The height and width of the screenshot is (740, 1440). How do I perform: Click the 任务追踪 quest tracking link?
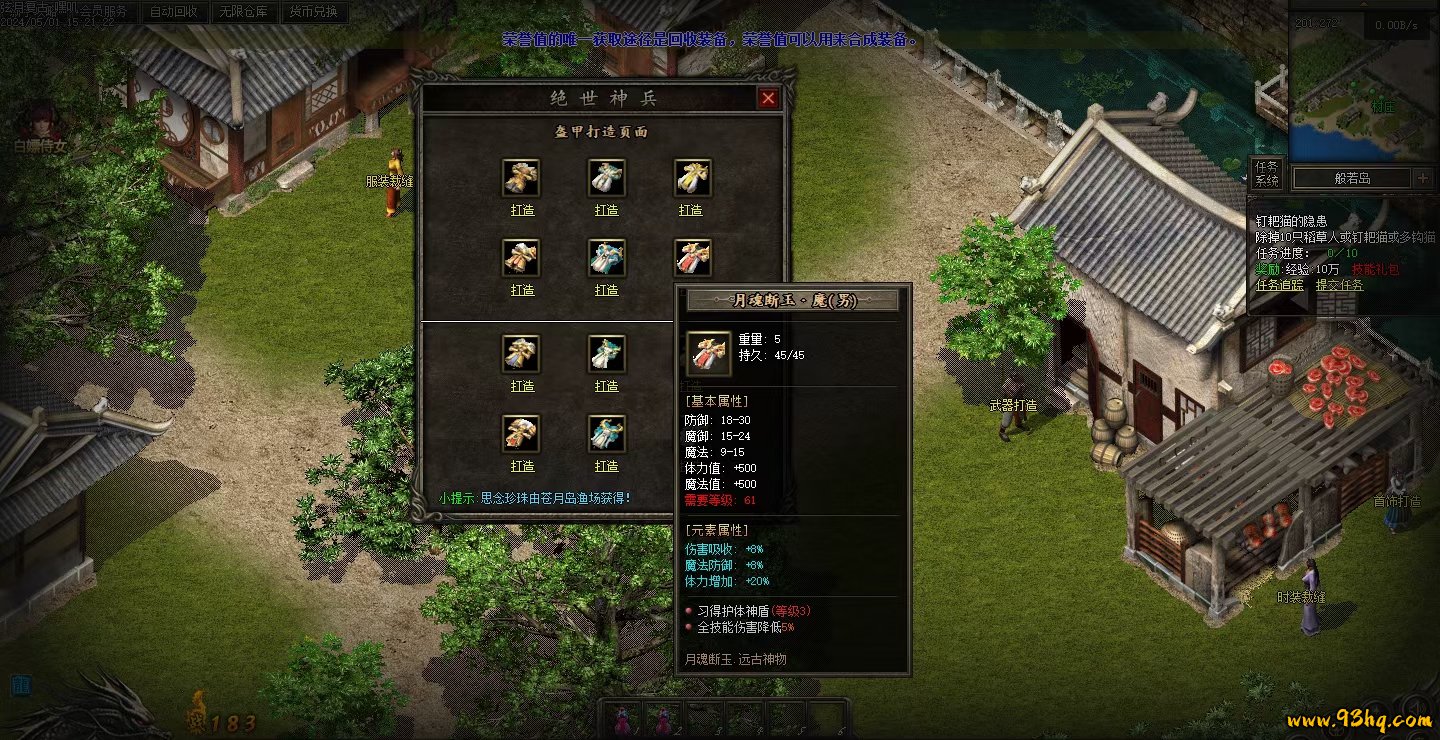[1279, 285]
